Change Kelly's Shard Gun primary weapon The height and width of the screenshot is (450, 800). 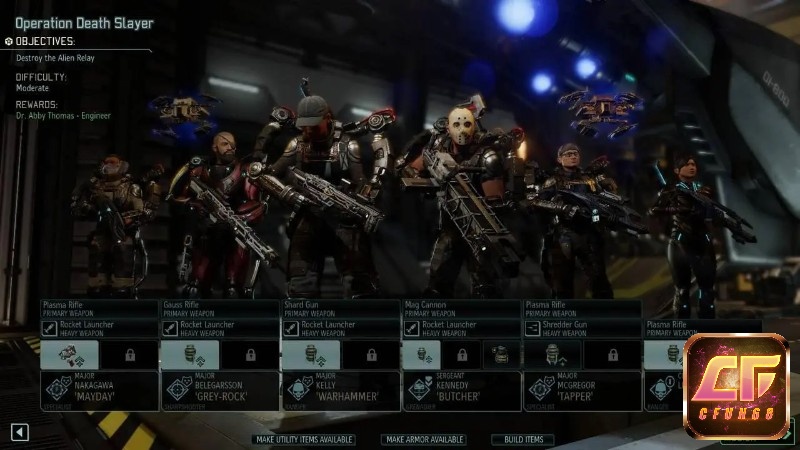(340, 309)
